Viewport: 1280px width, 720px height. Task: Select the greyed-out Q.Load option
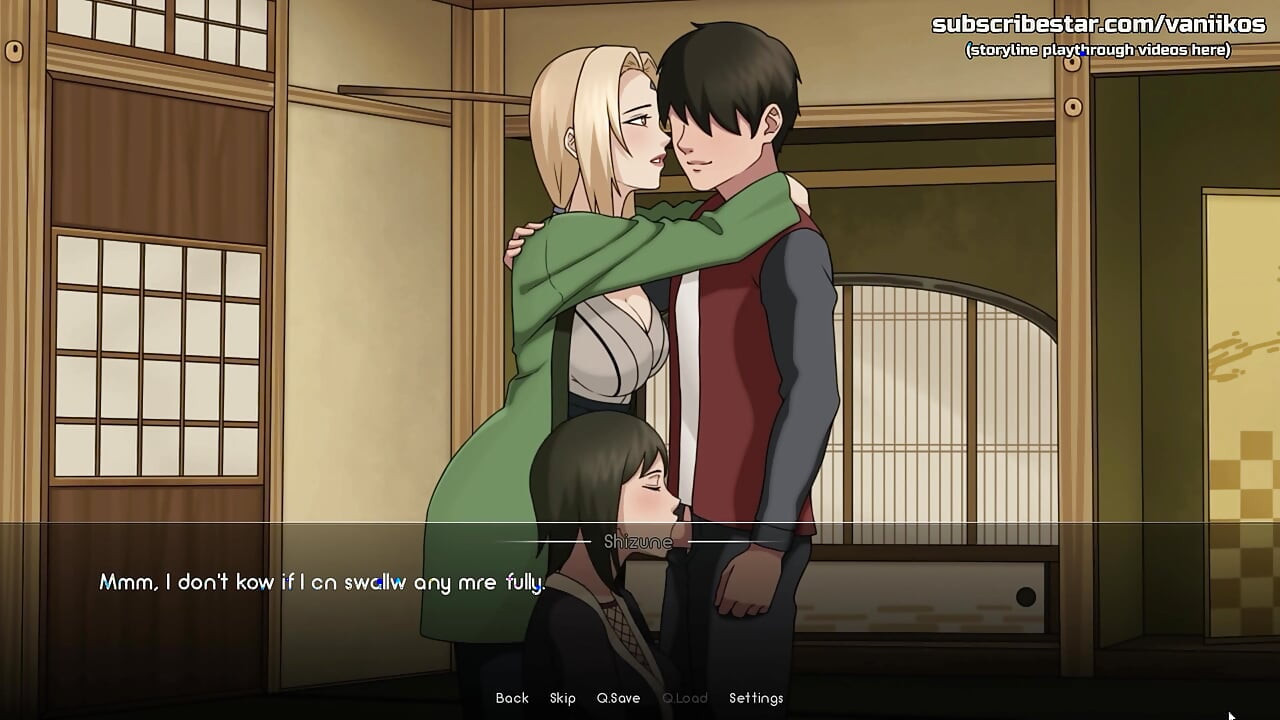(685, 698)
